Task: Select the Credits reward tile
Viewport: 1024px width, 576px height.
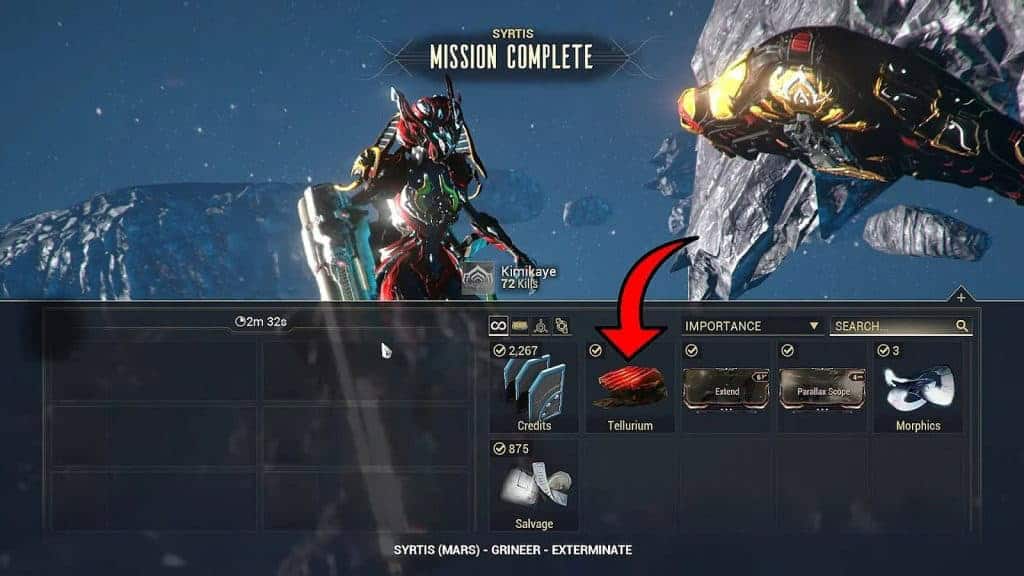Action: pyautogui.click(x=535, y=388)
